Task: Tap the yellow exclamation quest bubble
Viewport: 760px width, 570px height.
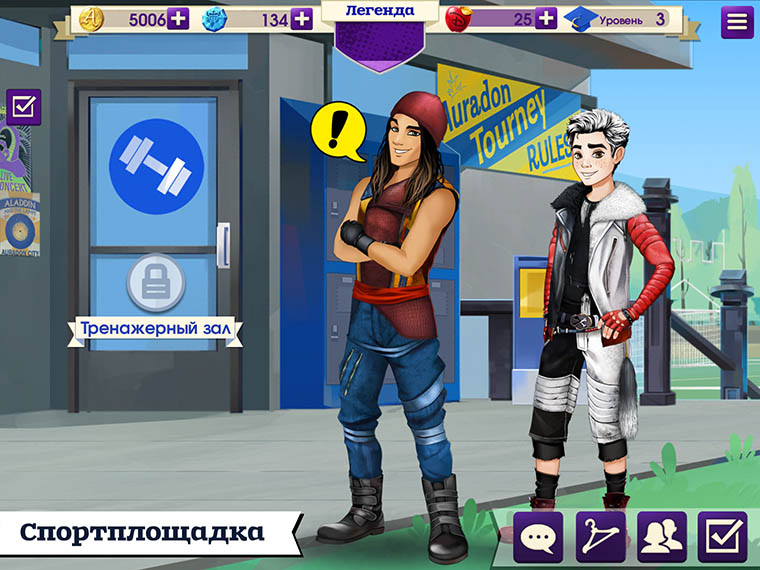Action: pyautogui.click(x=339, y=131)
